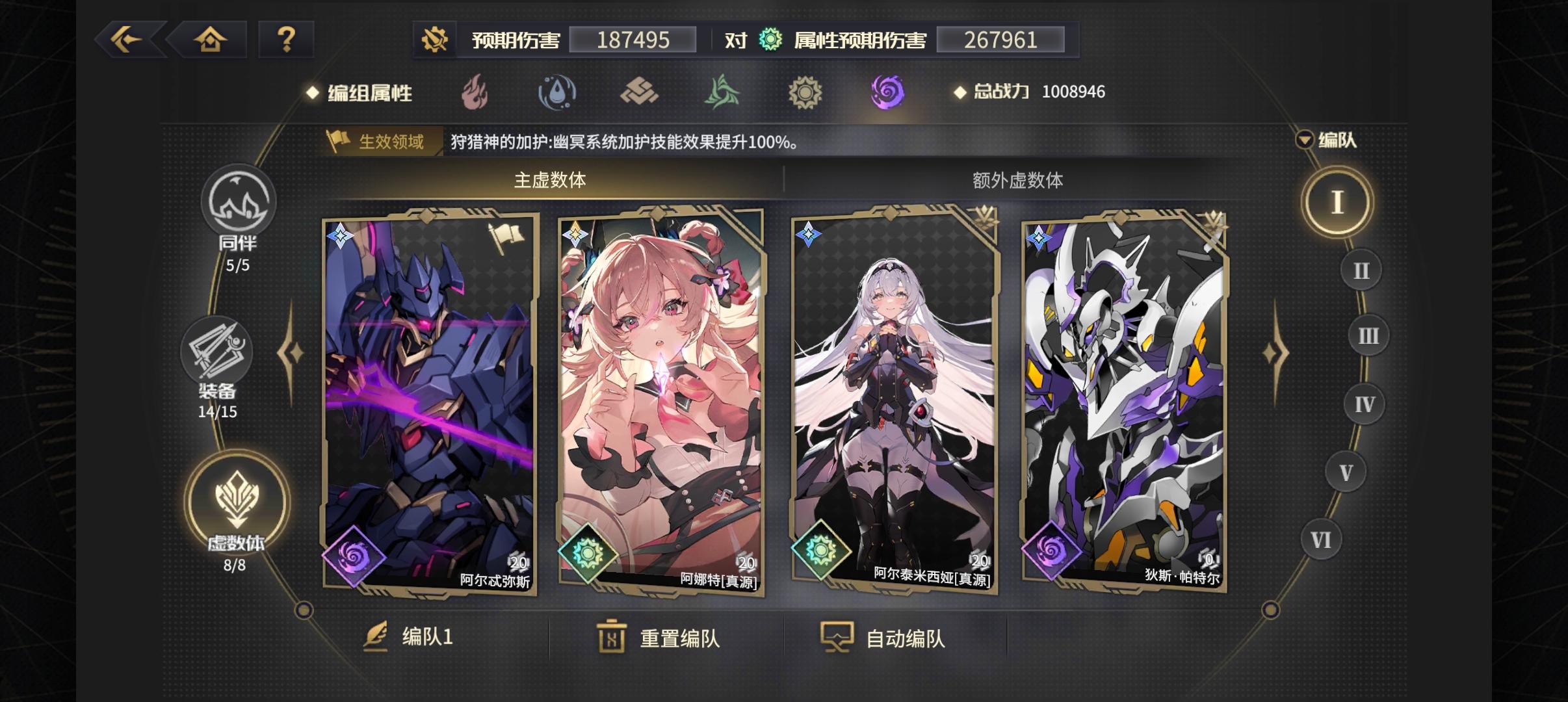The image size is (1568, 702).
Task: Select team preset II
Action: [x=1363, y=269]
